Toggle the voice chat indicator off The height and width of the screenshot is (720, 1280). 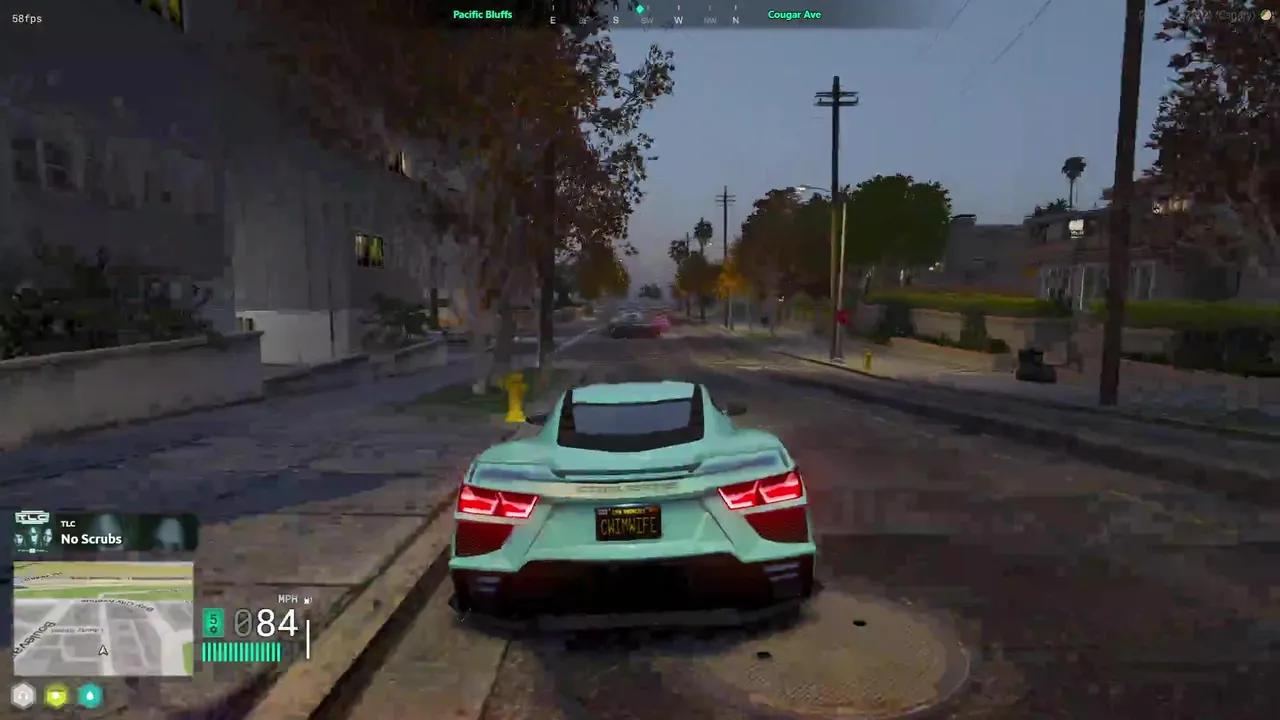point(22,695)
